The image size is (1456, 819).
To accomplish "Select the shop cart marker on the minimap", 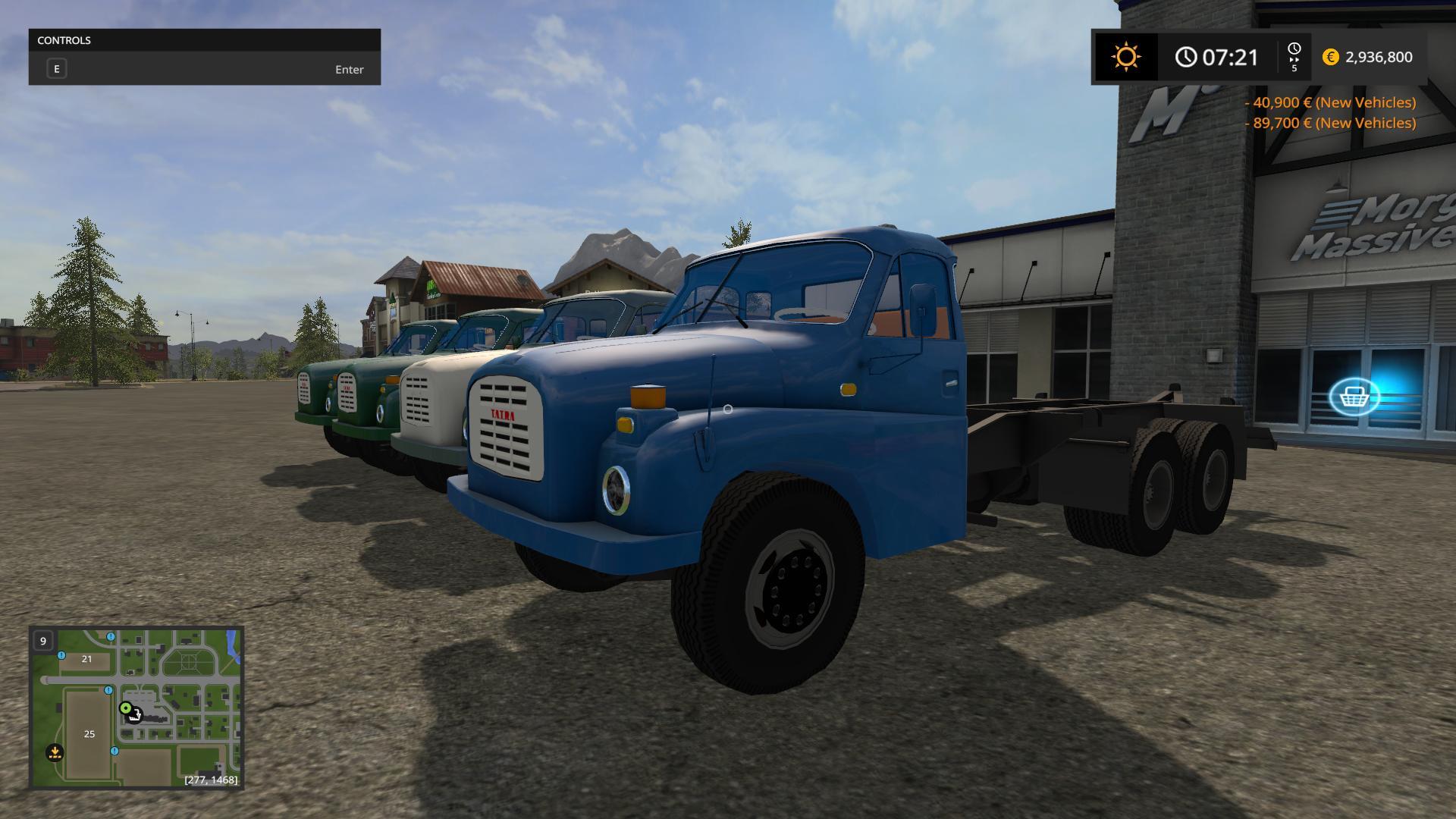I will 135,715.
